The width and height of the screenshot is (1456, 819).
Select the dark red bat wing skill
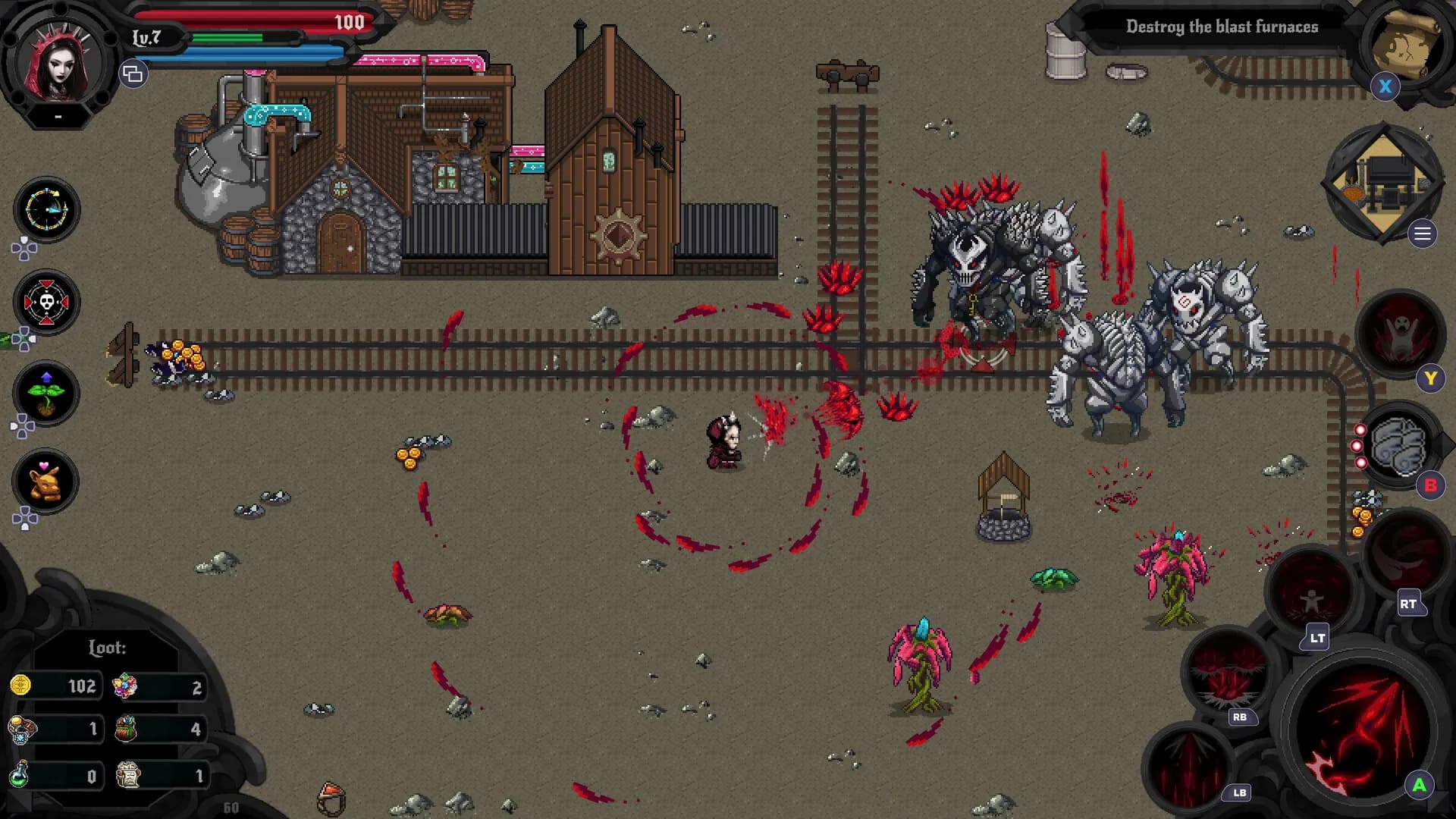pos(1405,554)
